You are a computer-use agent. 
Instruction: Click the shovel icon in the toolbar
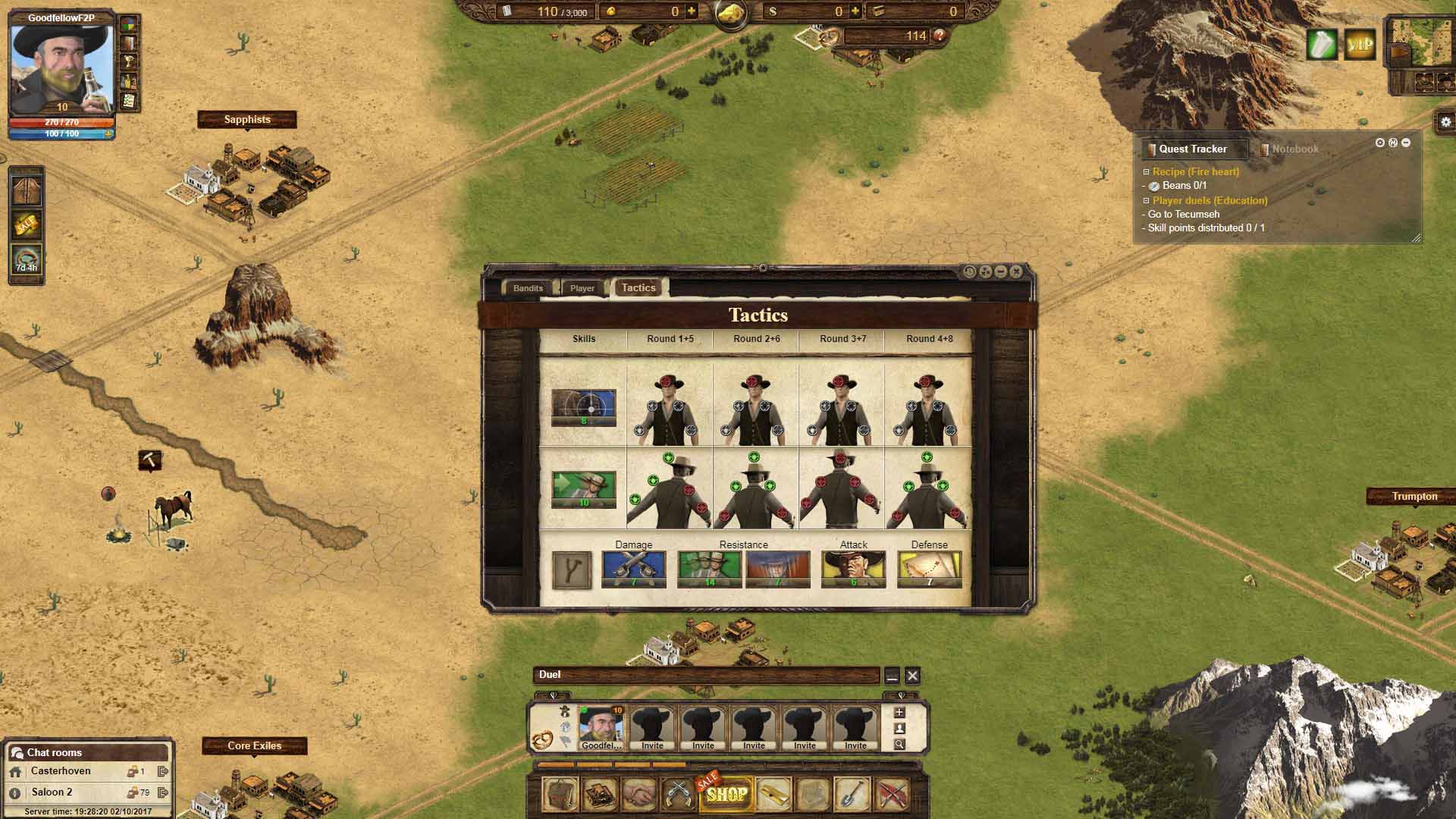[x=851, y=794]
